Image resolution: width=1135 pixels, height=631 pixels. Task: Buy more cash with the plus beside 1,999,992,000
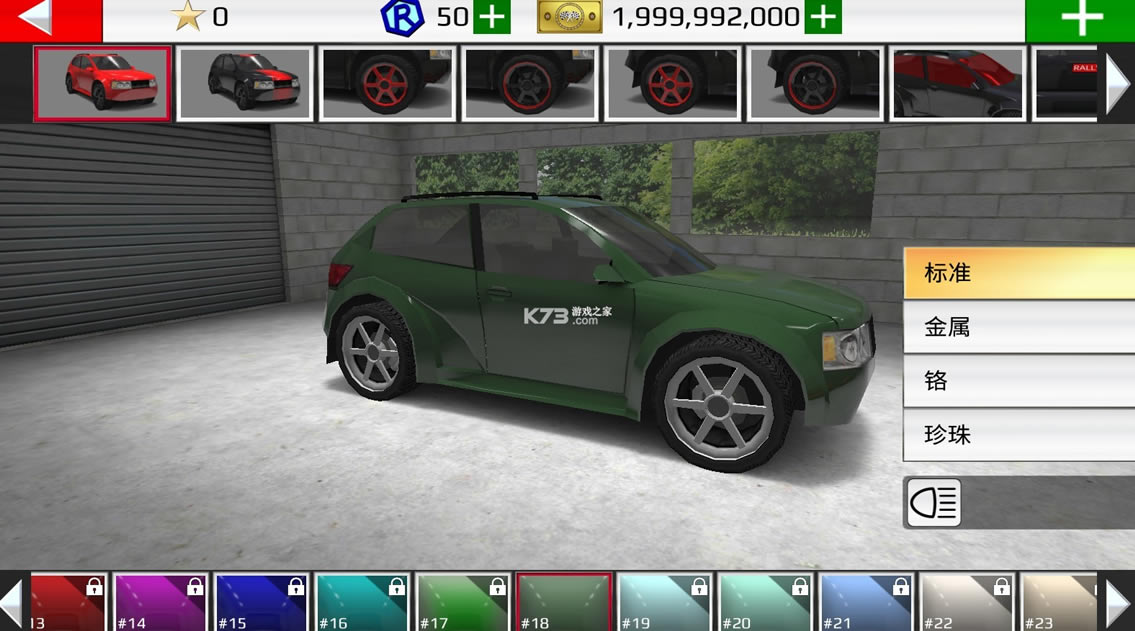pos(823,17)
